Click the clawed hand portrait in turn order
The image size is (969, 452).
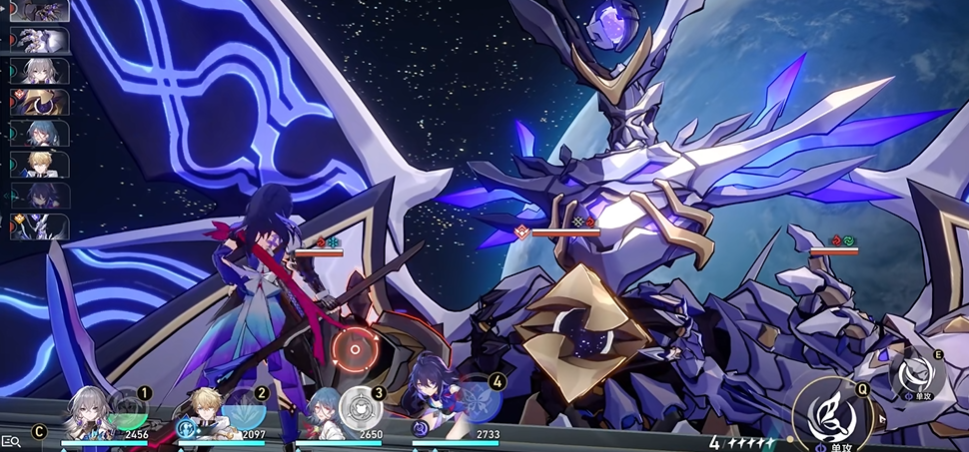pos(40,40)
